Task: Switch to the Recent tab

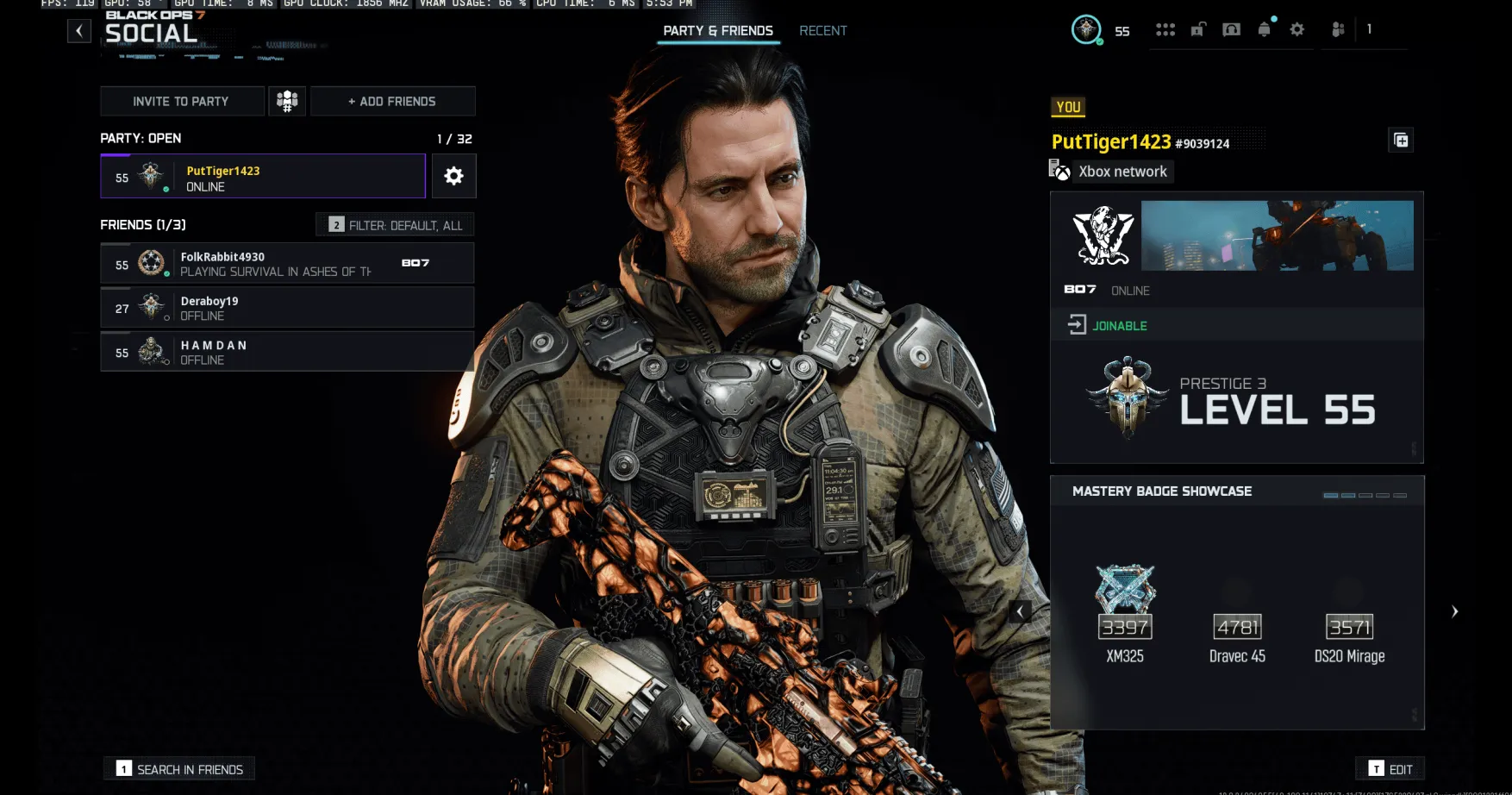Action: tap(822, 30)
